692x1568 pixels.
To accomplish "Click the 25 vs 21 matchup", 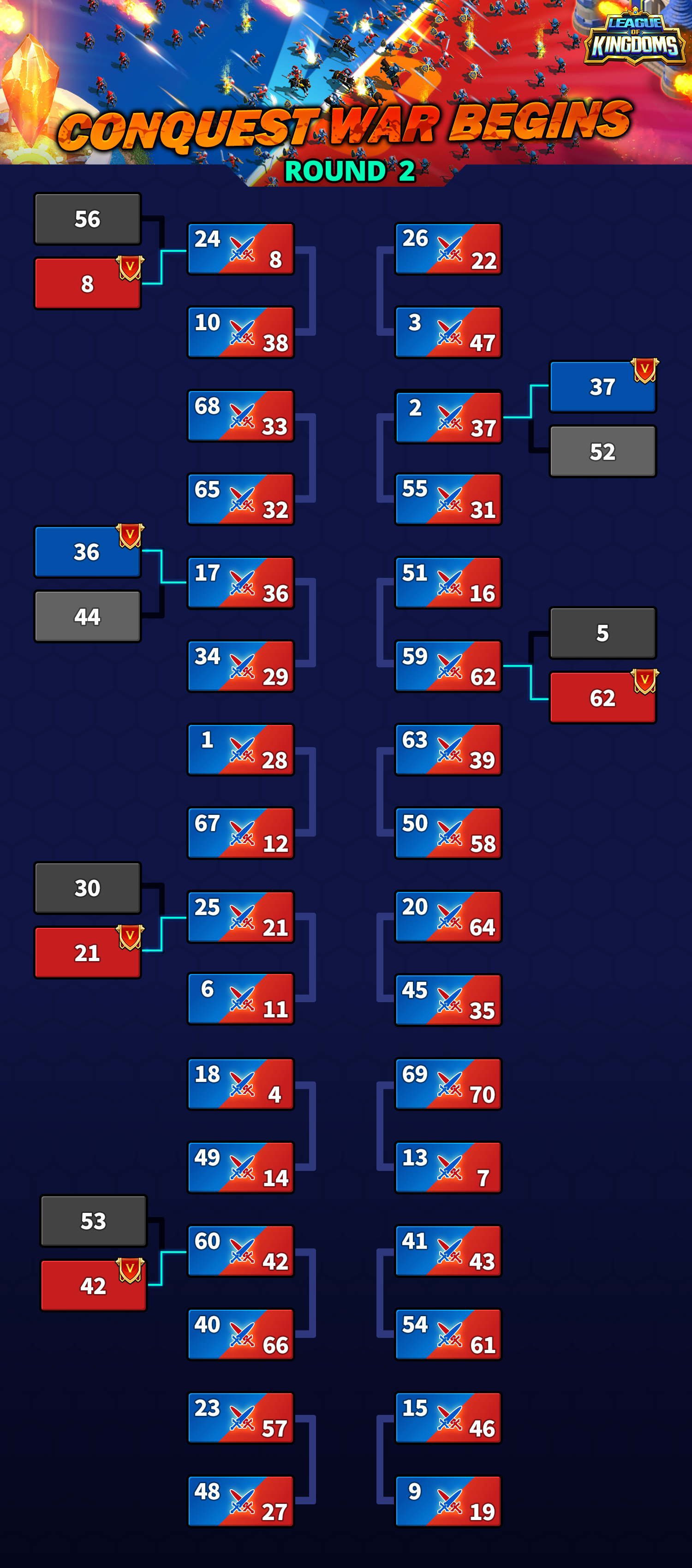I will 241,917.
